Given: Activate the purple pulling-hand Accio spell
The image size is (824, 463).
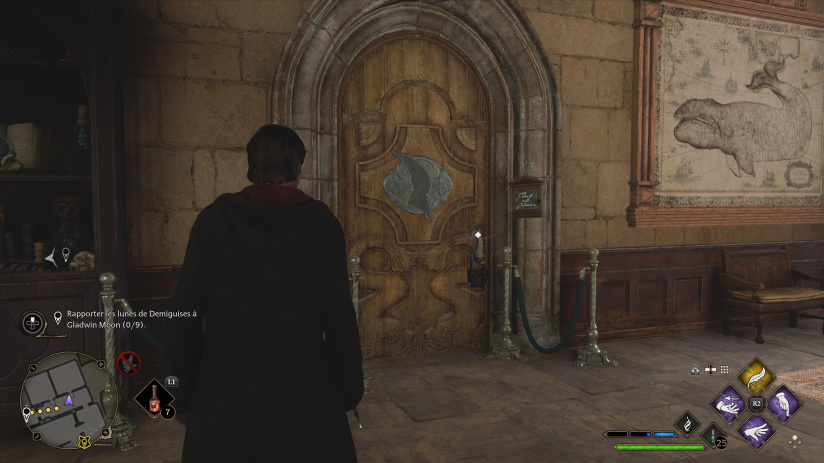Looking at the screenshot, I should click(x=729, y=405).
